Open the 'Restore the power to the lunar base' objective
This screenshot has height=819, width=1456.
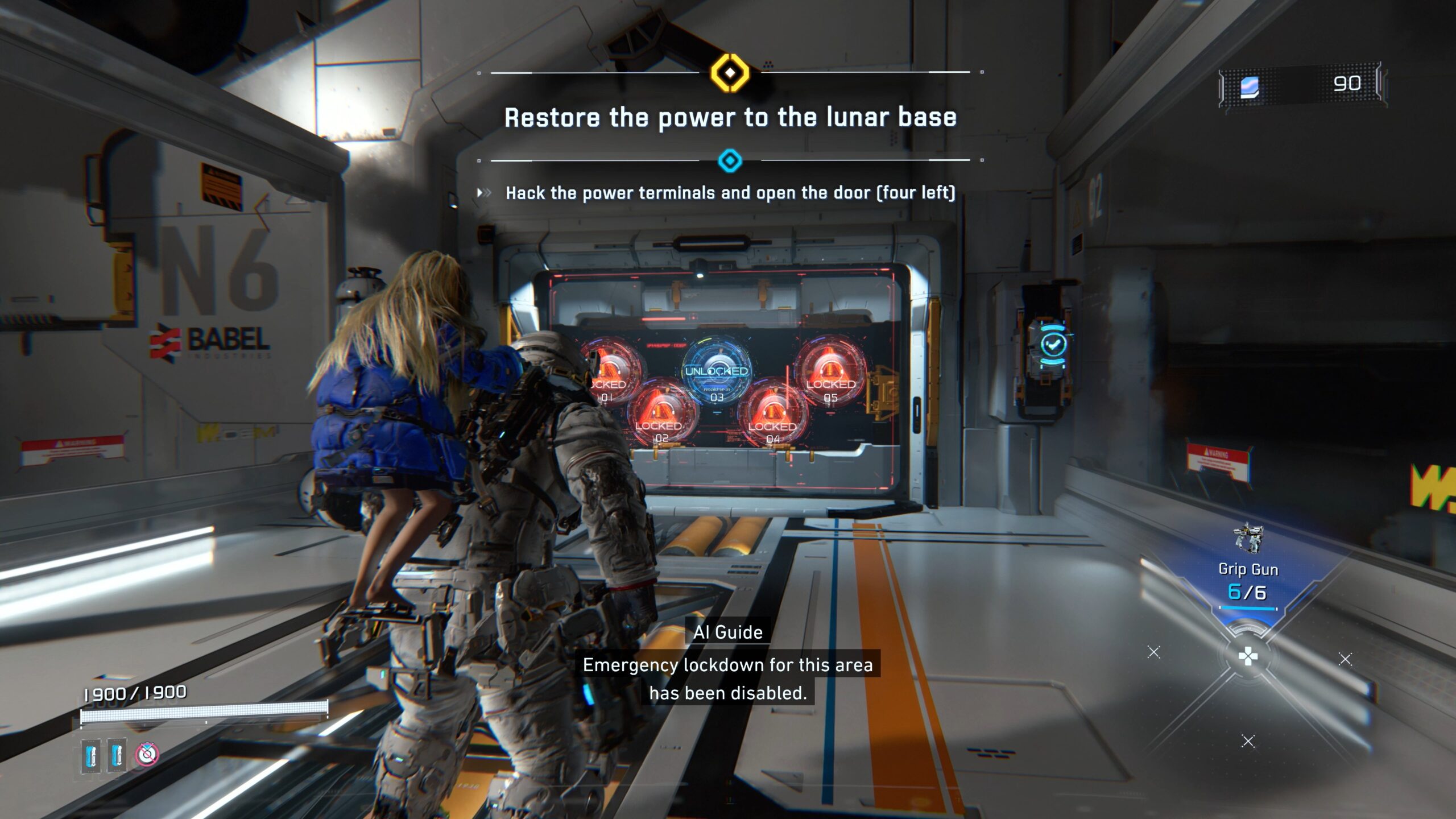click(730, 118)
